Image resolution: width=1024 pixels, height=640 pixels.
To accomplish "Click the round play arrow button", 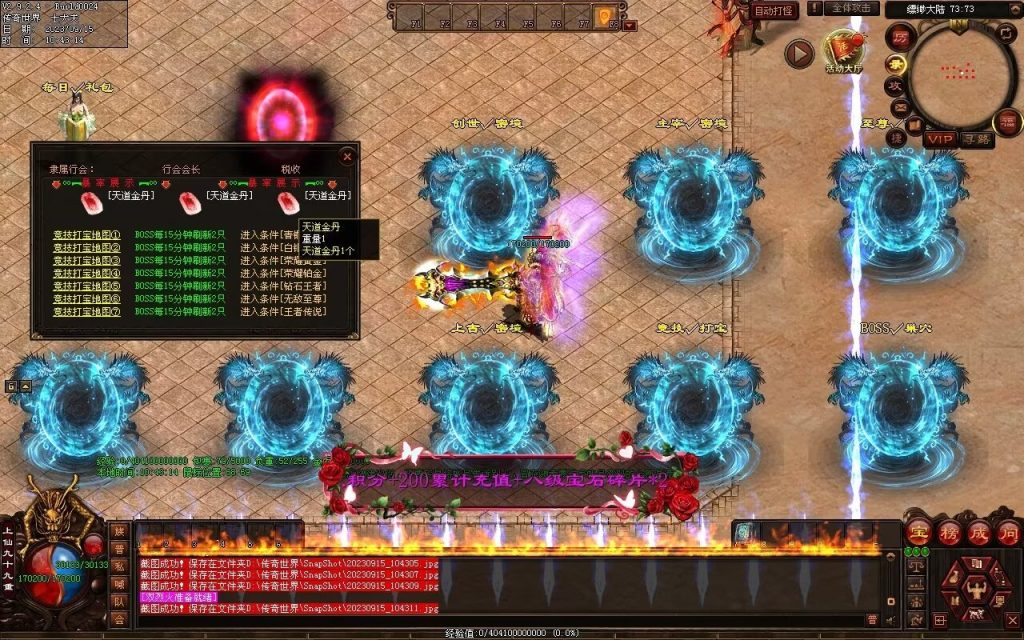I will pyautogui.click(x=799, y=53).
